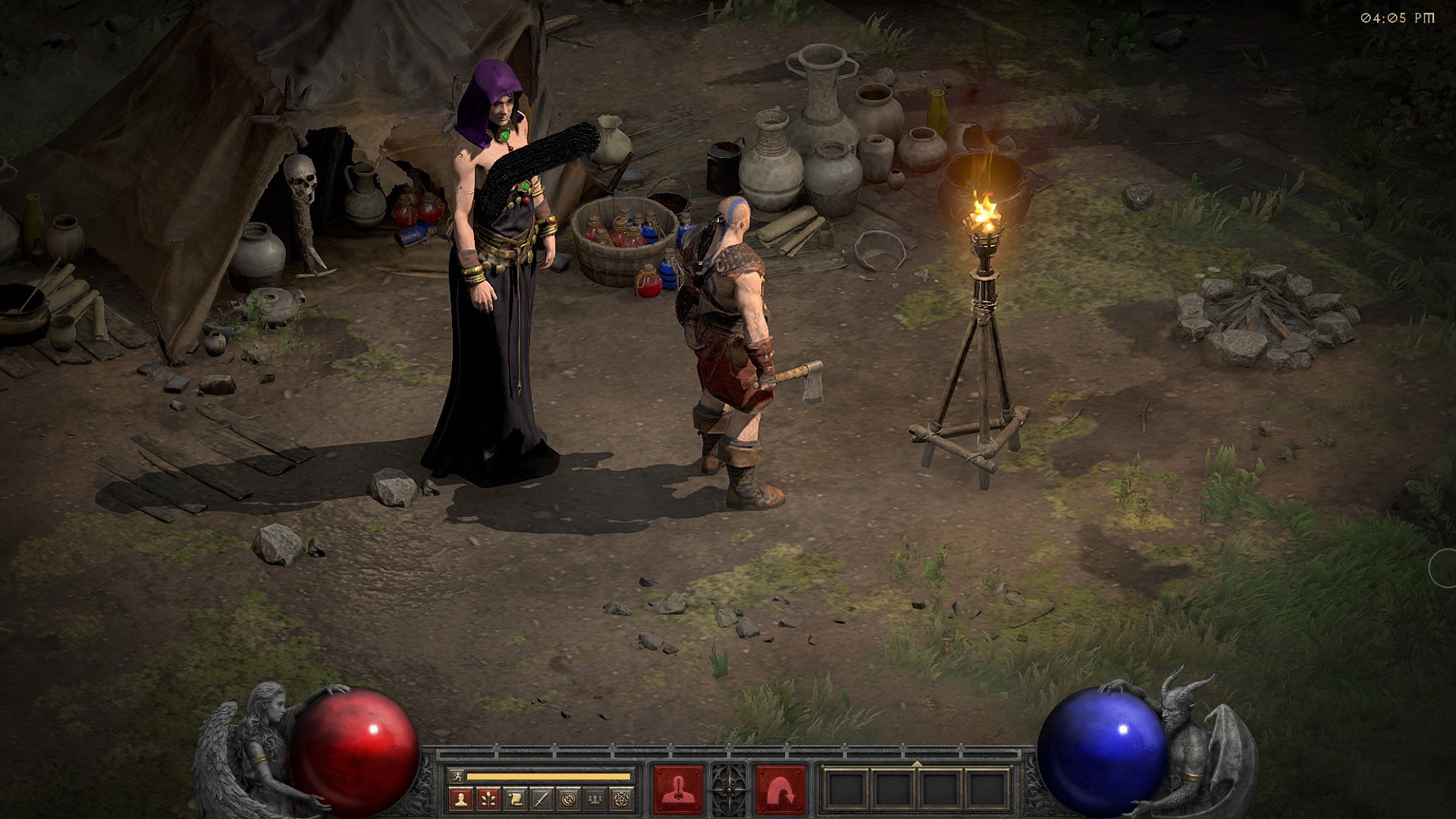The image size is (1456, 819).
Task: Open the quest log scroll icon
Action: [515, 799]
